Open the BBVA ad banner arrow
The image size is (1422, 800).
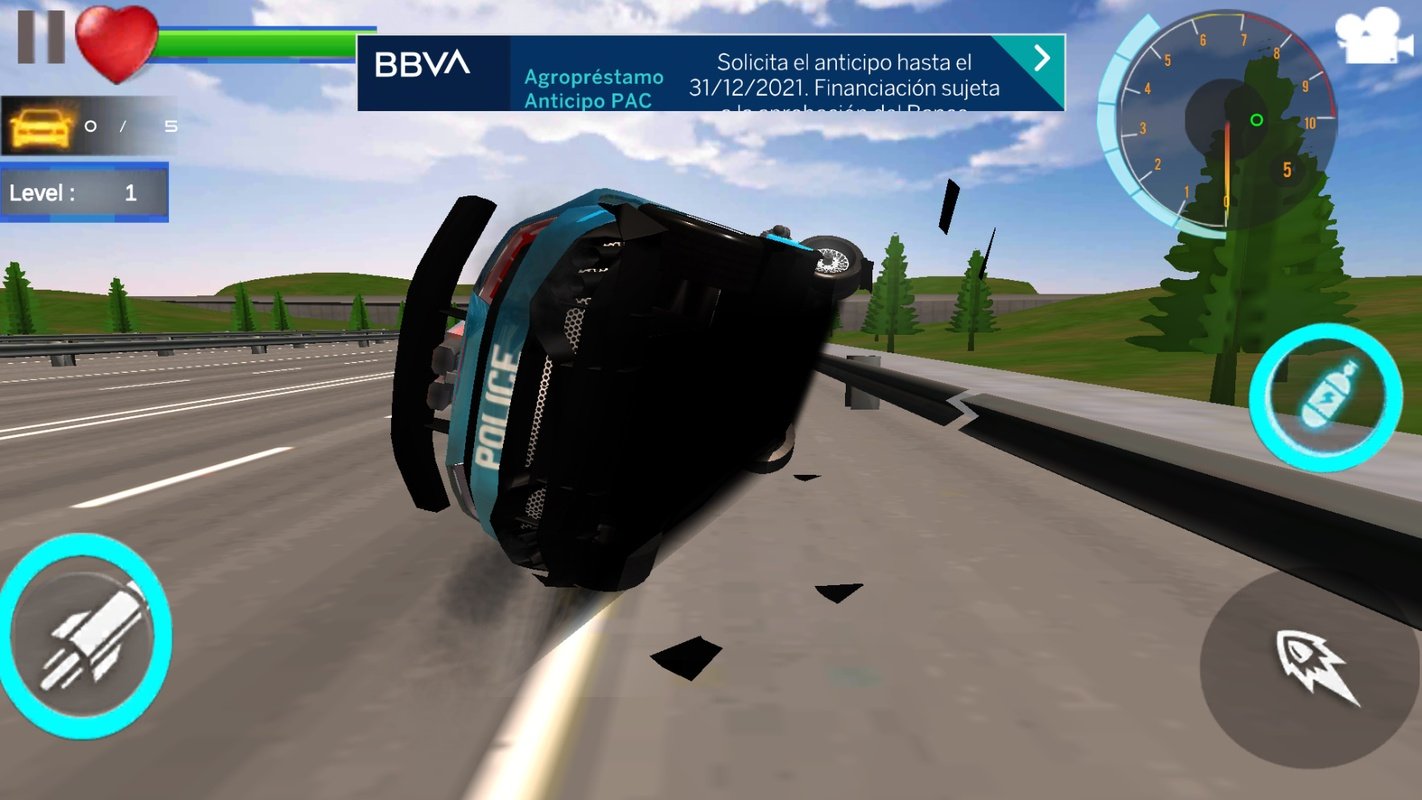1042,58
